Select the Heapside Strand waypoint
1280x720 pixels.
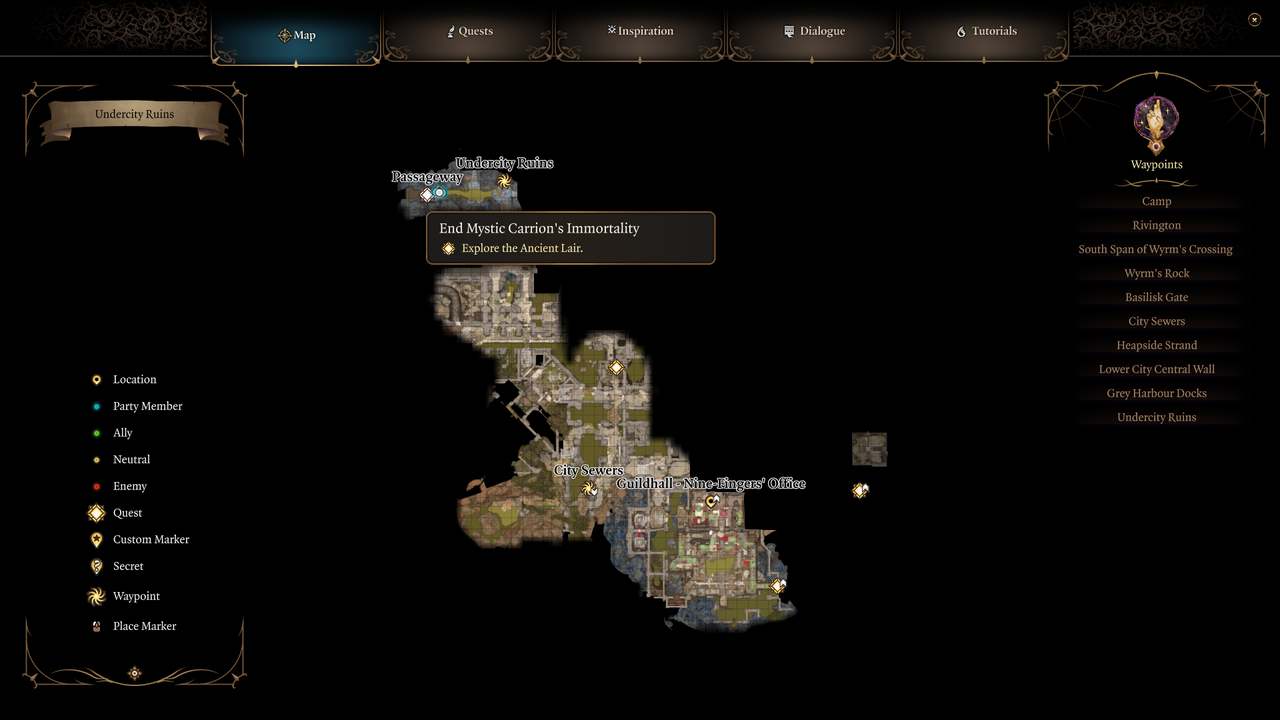coord(1156,345)
